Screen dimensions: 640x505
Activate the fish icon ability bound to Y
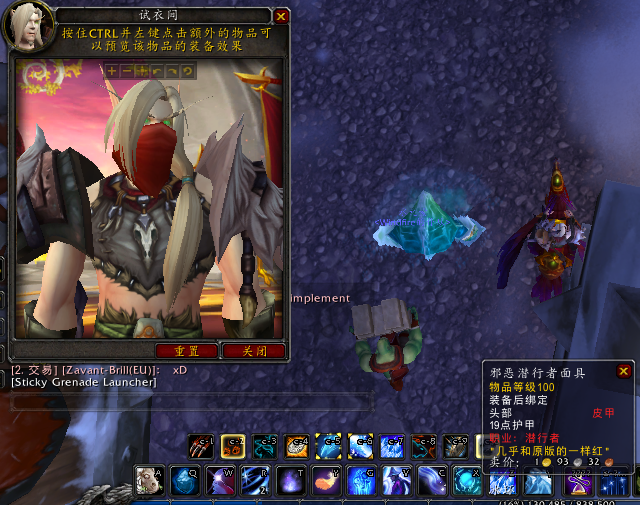(x=326, y=482)
